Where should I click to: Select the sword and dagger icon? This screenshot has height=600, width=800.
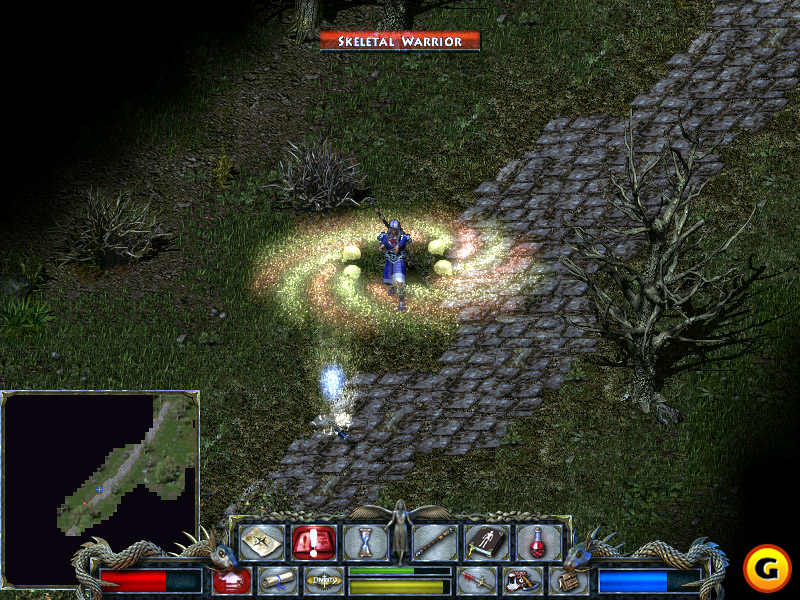[x=477, y=580]
